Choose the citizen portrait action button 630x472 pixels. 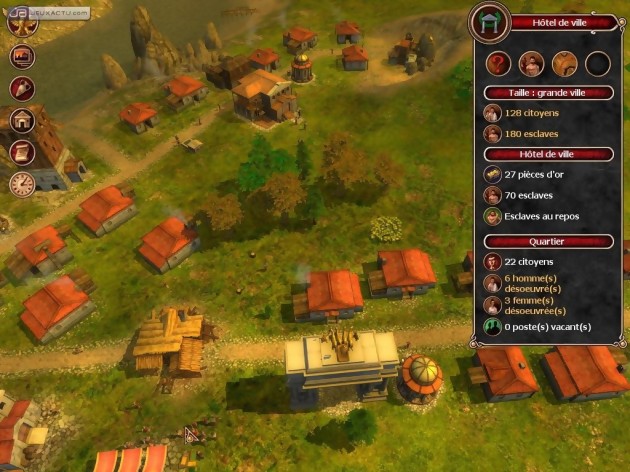point(531,64)
